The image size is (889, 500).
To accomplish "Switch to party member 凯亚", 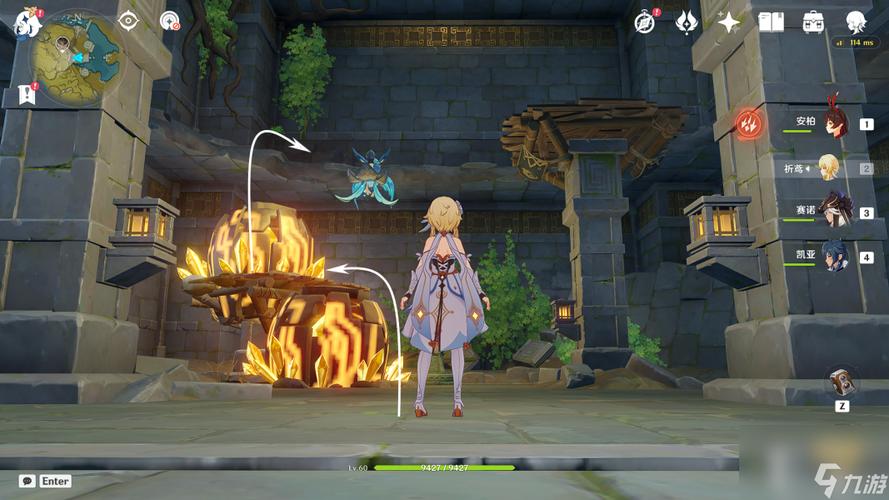I will pos(833,256).
